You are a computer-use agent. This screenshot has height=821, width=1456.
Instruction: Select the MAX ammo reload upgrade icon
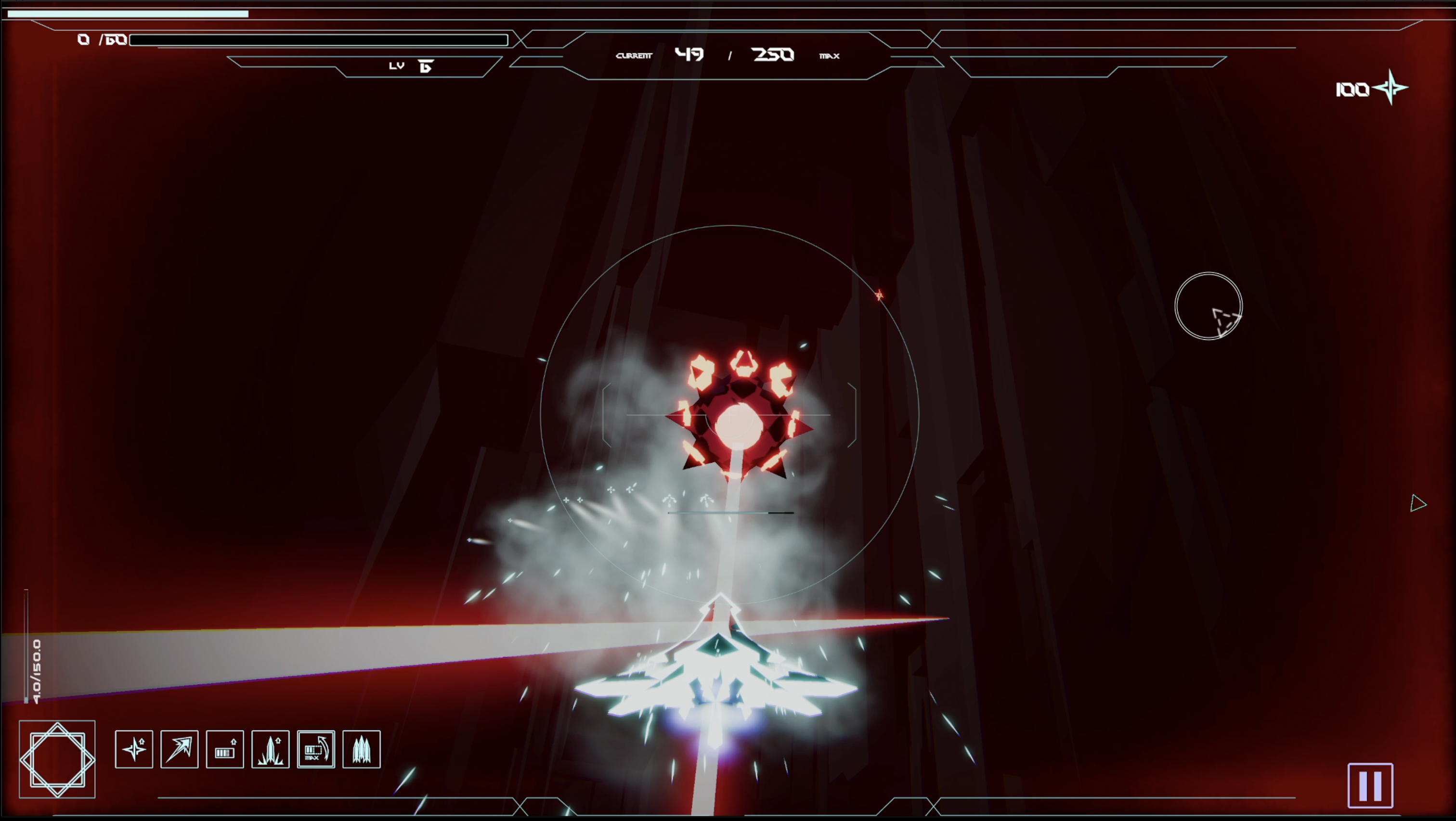coord(315,749)
